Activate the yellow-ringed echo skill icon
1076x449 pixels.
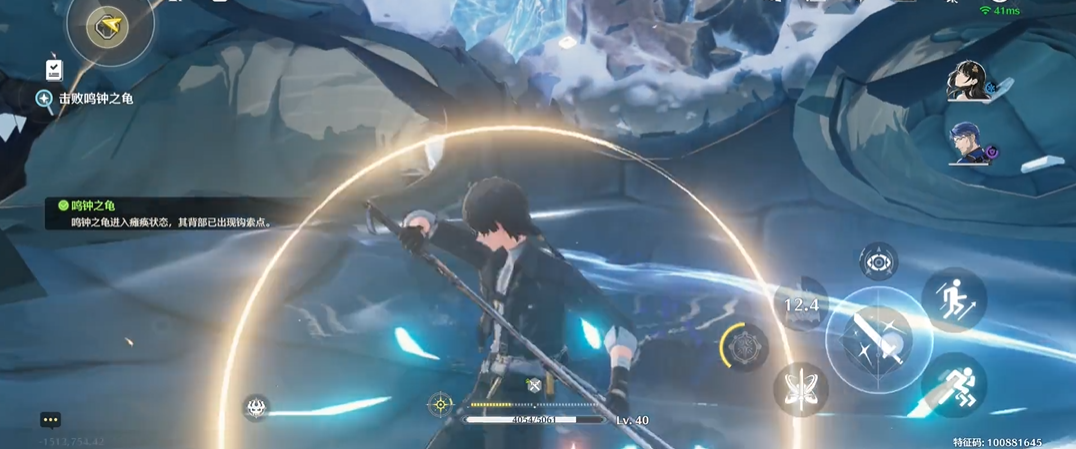pyautogui.click(x=744, y=348)
